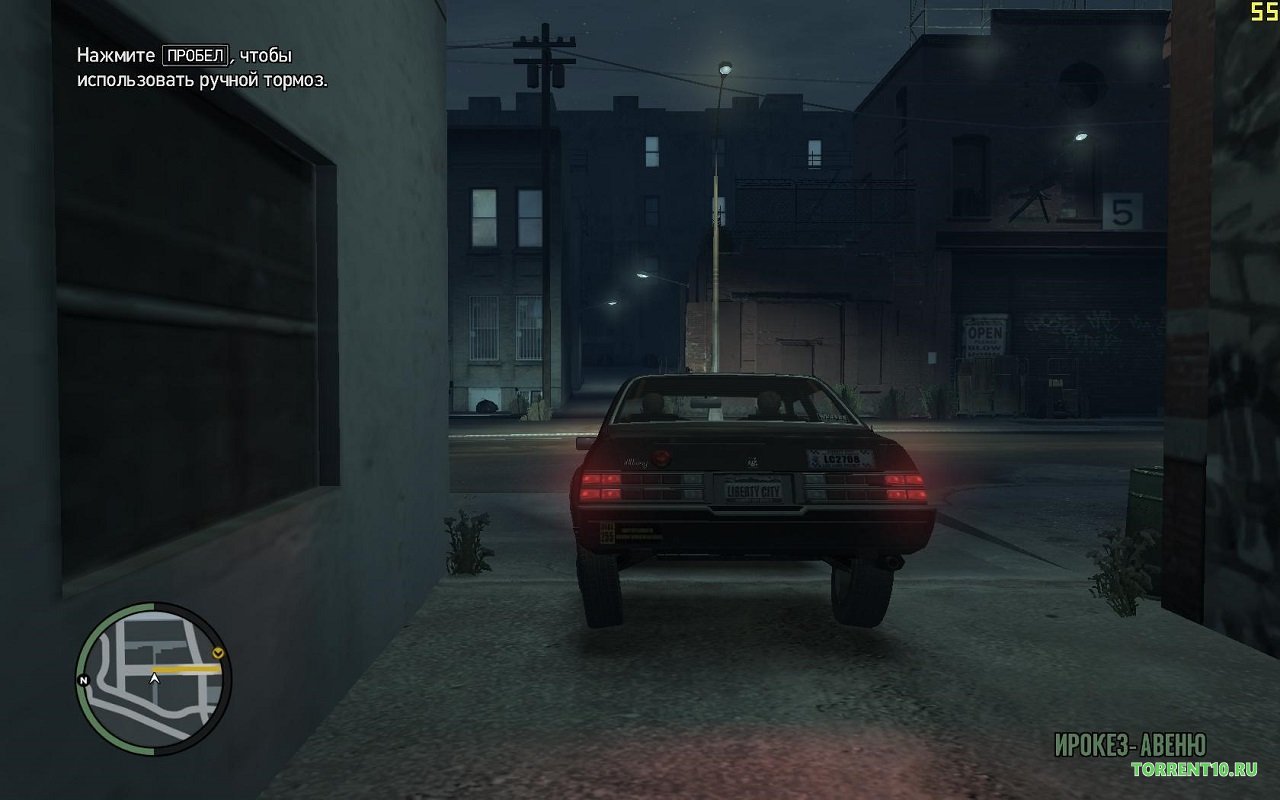Select the yellow objective marker on the minimap

(219, 655)
